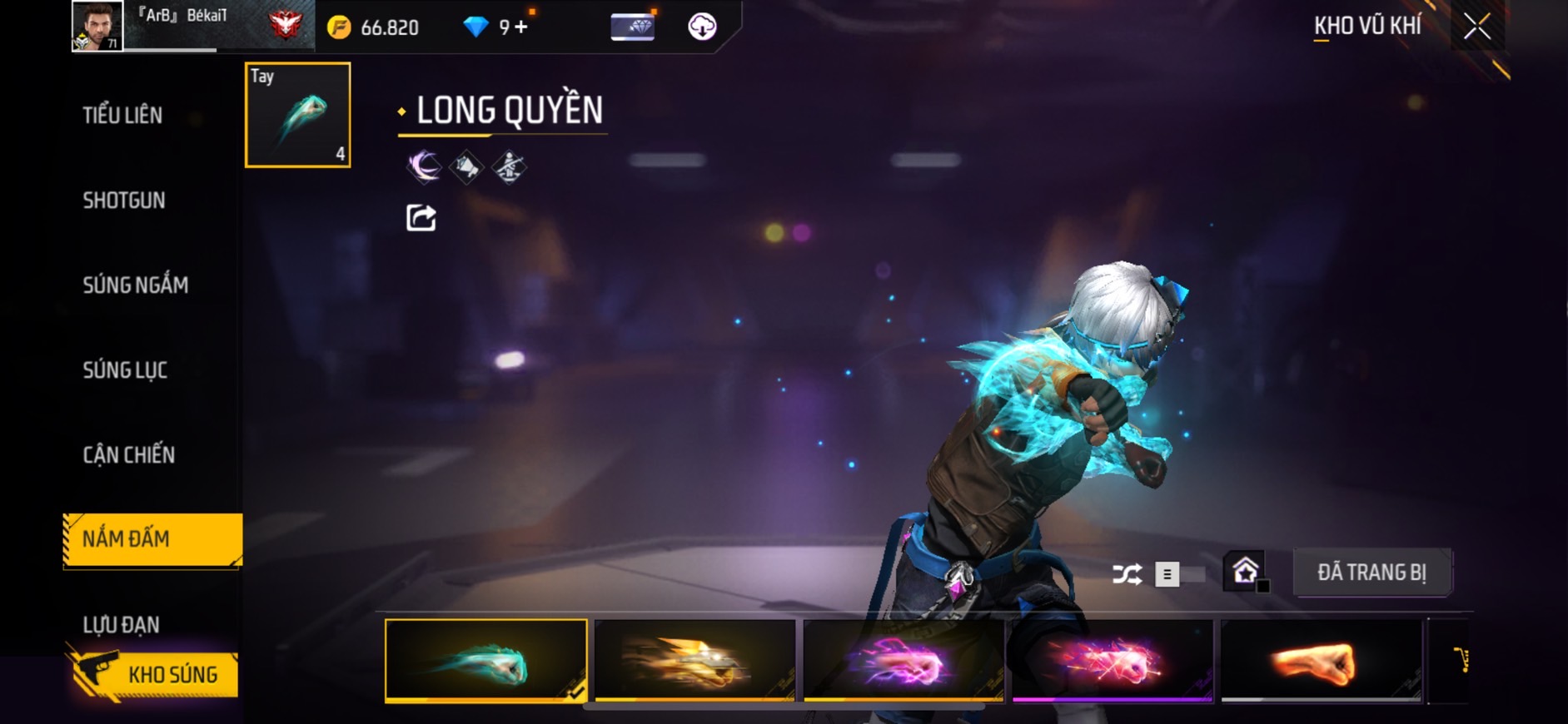Choose the Cận Chiến category
Screen dimensions: 1568x724
click(129, 454)
